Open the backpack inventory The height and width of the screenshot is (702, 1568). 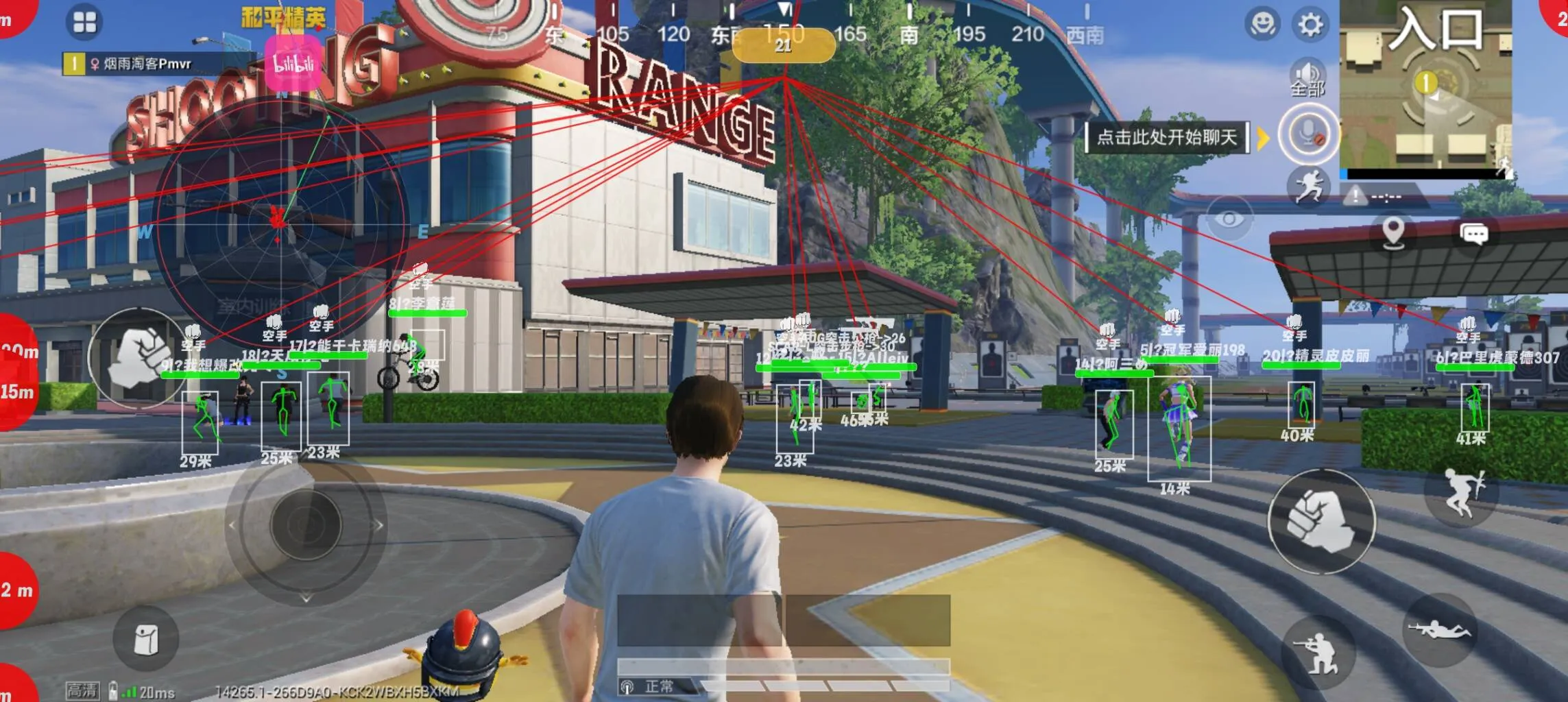tap(146, 639)
